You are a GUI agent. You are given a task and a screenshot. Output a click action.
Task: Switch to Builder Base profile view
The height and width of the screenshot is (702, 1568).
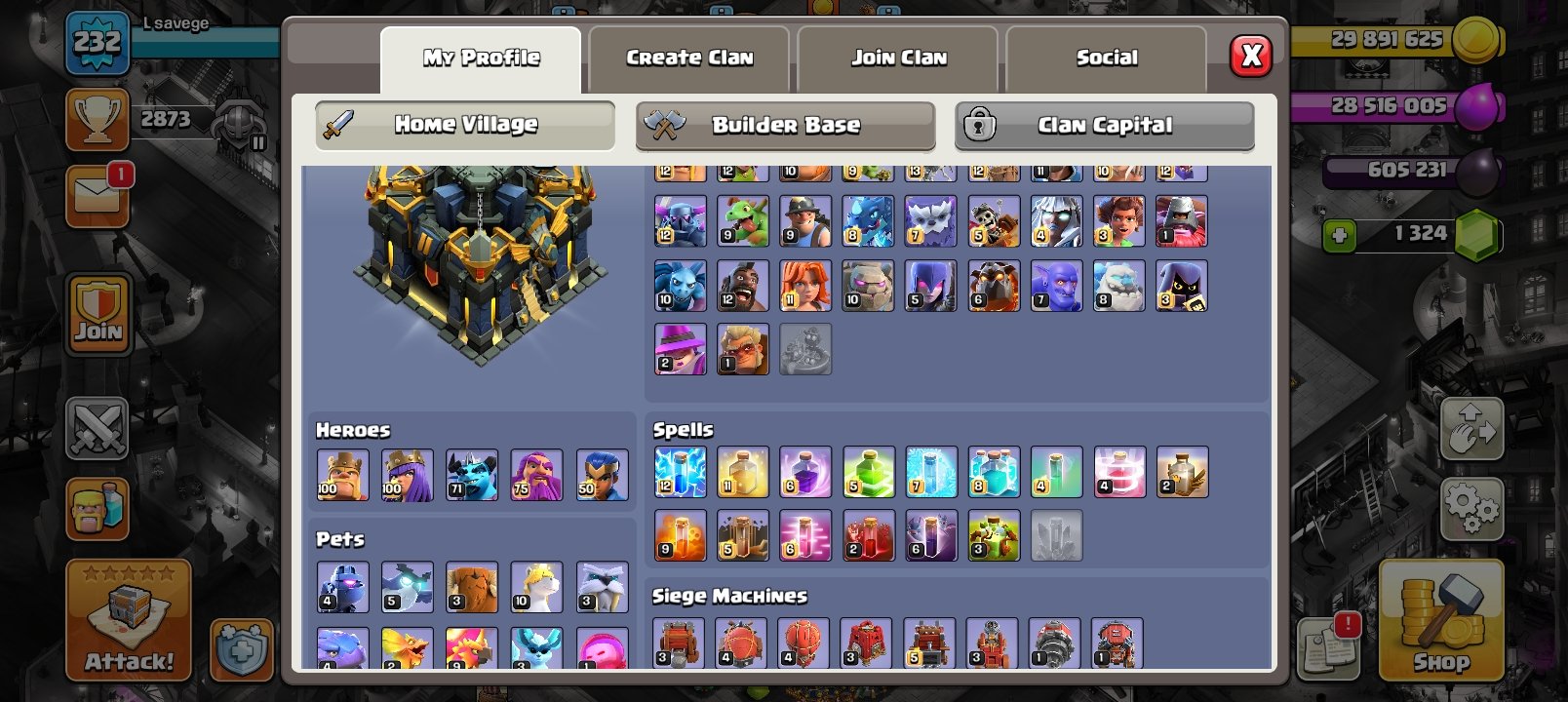click(786, 125)
